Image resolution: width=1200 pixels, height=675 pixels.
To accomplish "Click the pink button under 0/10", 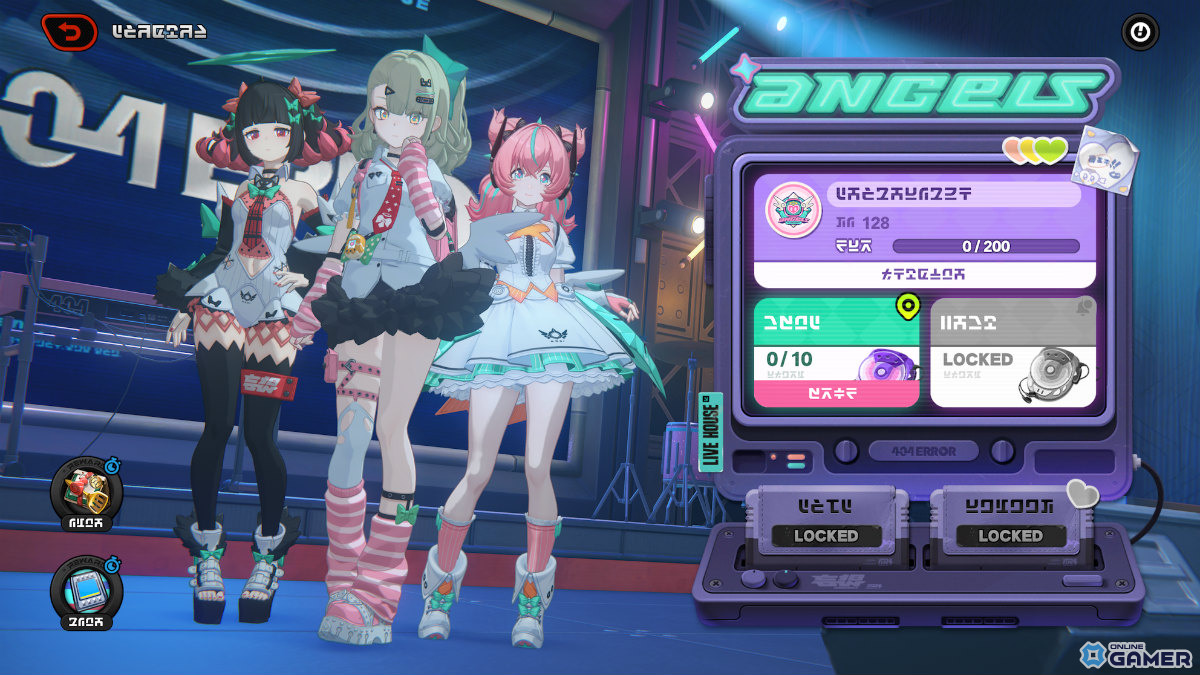I will (835, 394).
